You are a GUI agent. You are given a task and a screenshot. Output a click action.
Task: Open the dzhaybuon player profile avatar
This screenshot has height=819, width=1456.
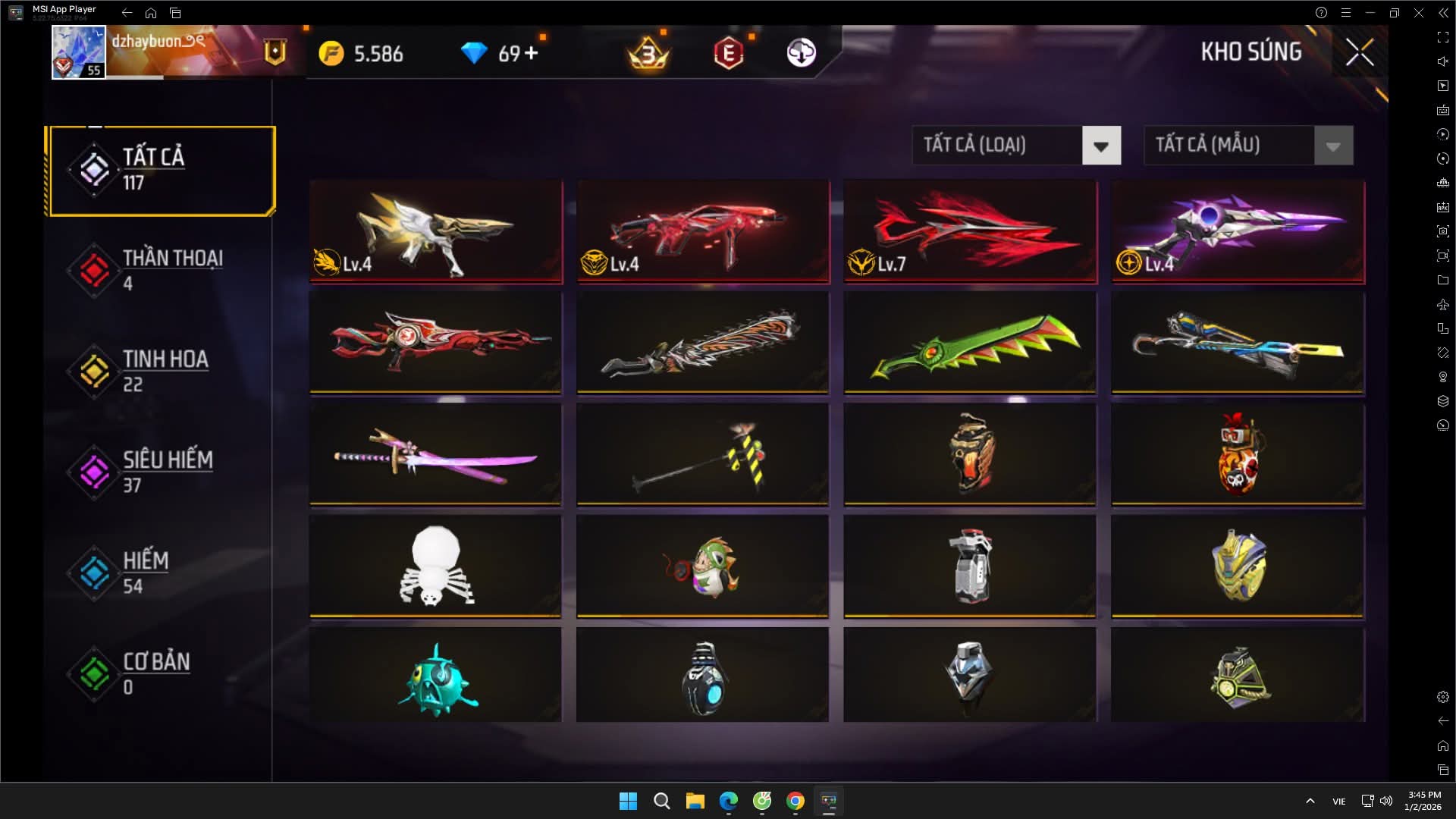point(78,52)
